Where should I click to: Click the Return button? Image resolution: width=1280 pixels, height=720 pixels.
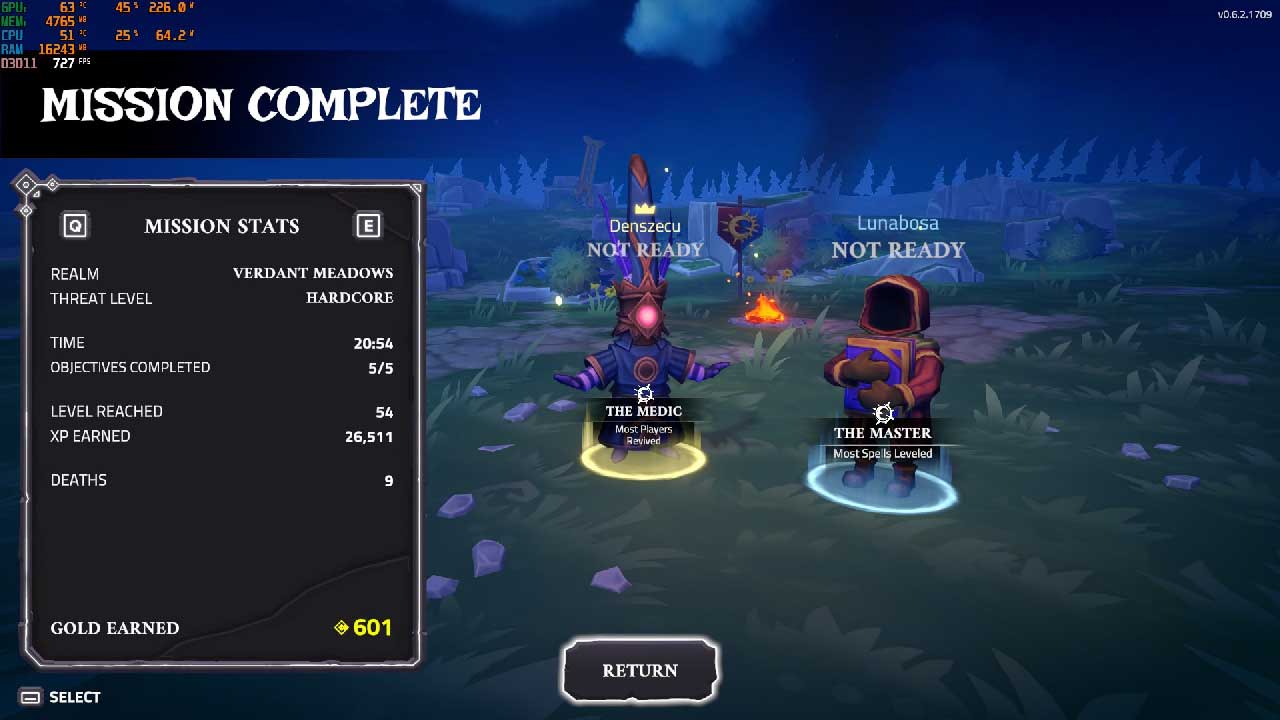(640, 670)
